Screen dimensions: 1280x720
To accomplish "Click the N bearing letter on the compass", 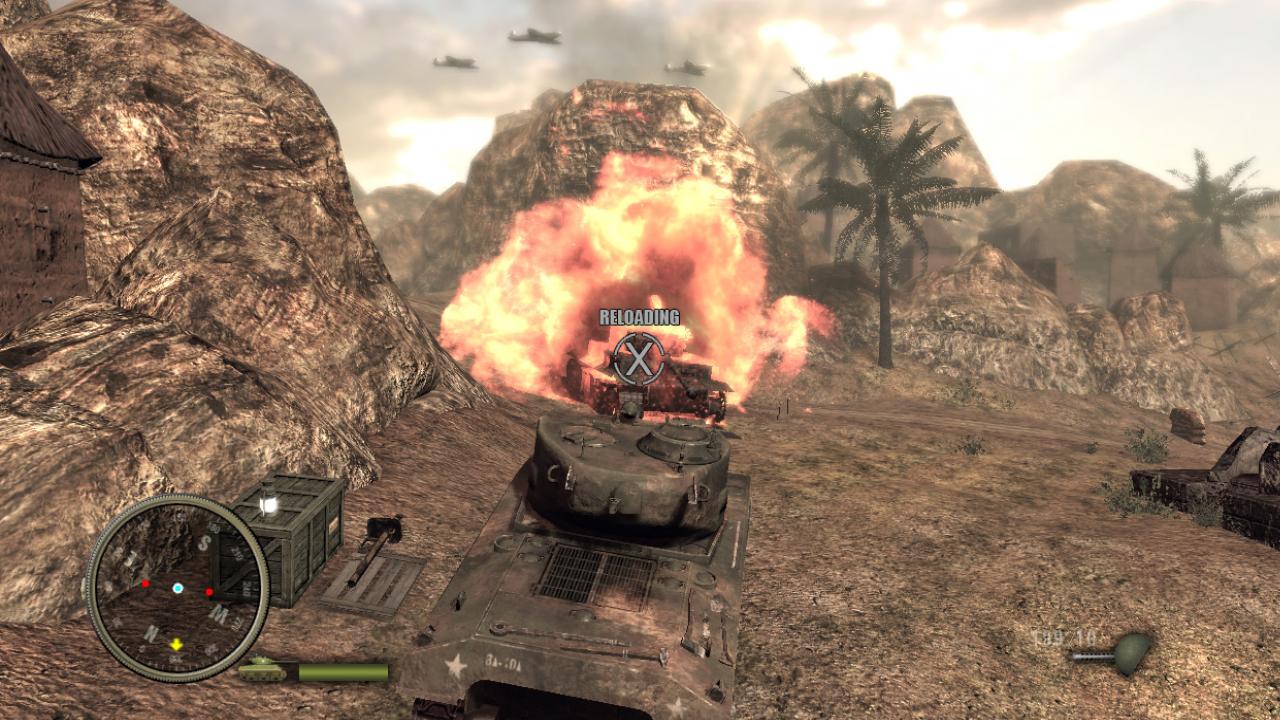I will [152, 632].
